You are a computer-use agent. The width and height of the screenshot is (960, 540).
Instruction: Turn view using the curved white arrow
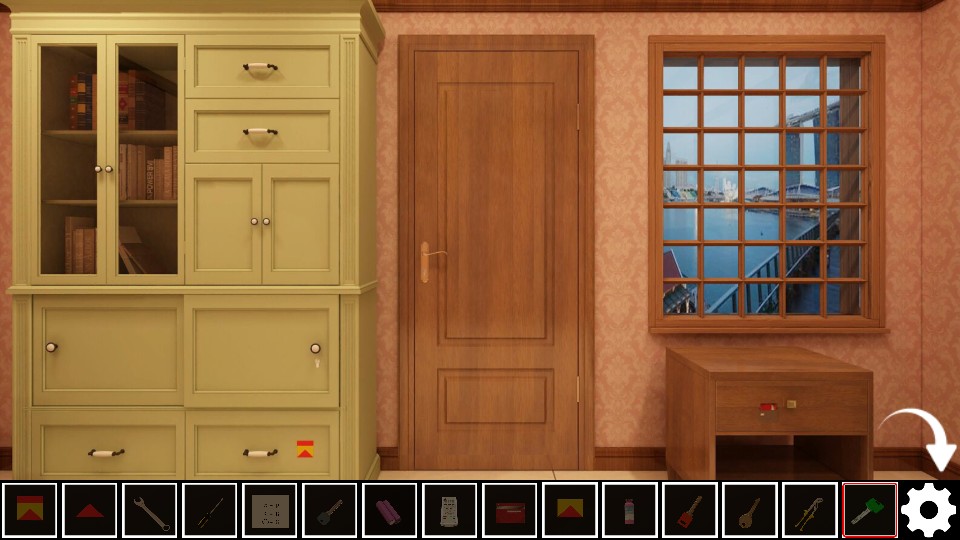[922, 438]
